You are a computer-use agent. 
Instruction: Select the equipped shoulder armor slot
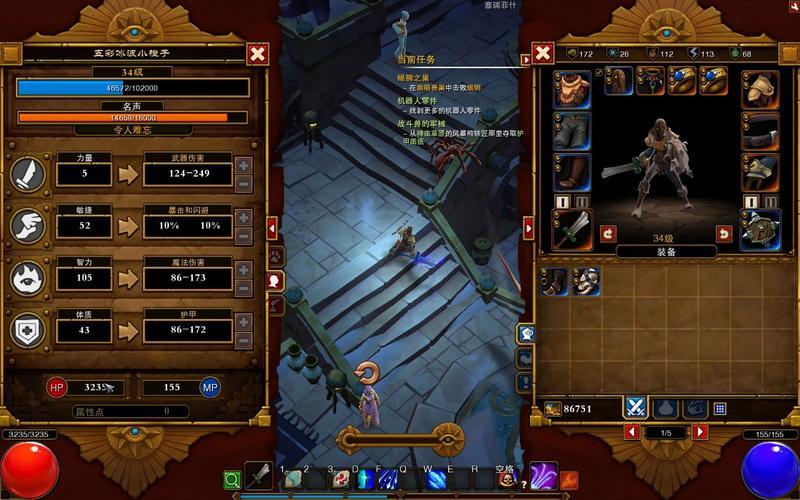tap(760, 90)
